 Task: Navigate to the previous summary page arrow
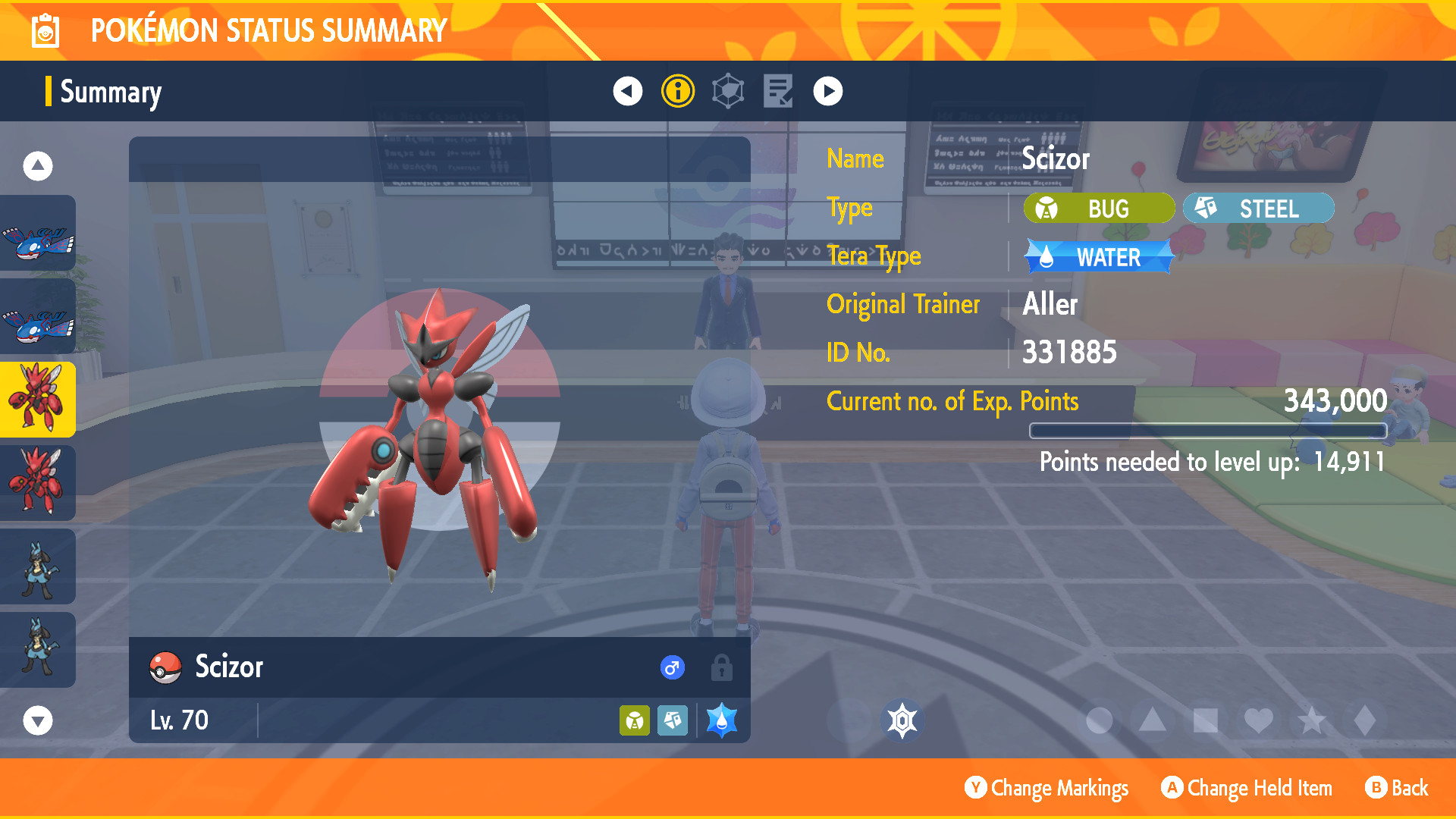coord(626,90)
